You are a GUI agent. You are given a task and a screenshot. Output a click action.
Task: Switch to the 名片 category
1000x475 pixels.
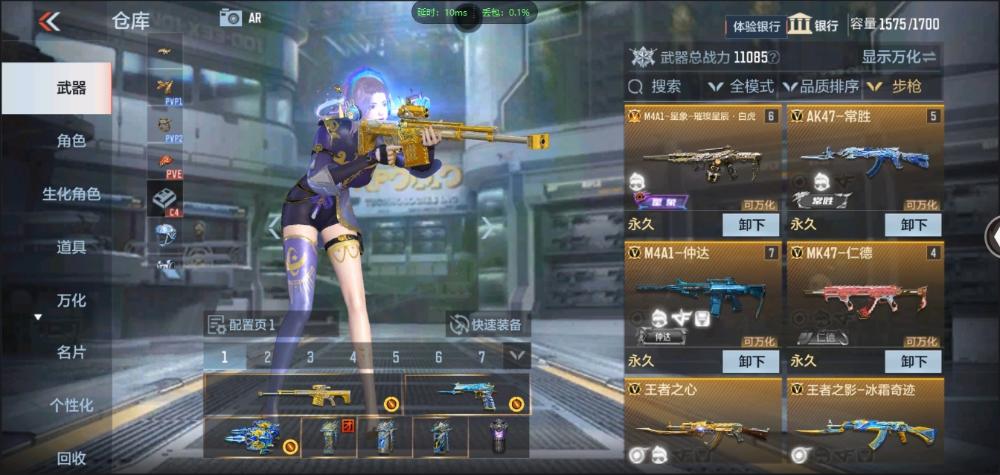[70, 352]
